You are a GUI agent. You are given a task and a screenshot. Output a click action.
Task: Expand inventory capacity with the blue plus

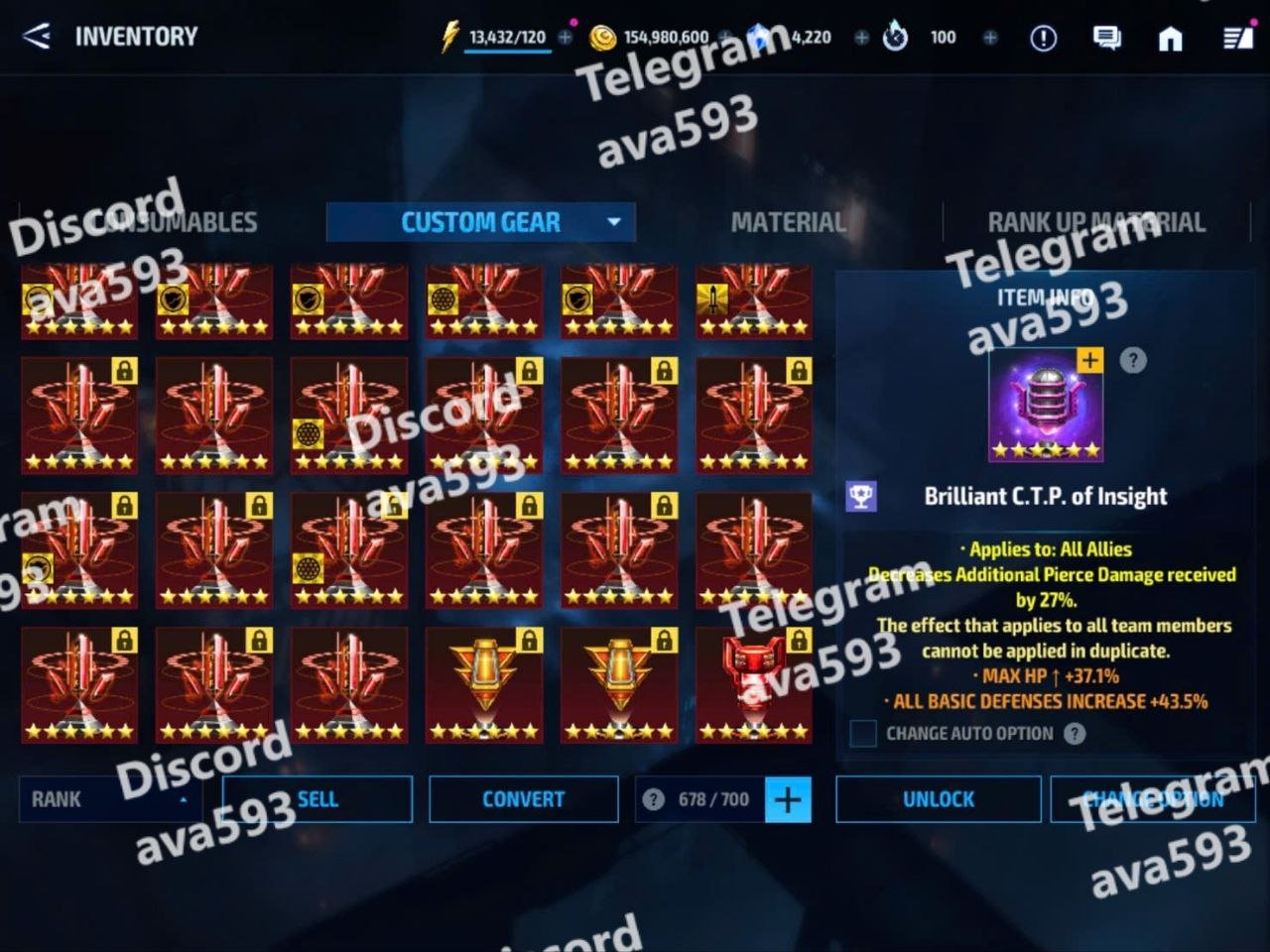pos(788,799)
